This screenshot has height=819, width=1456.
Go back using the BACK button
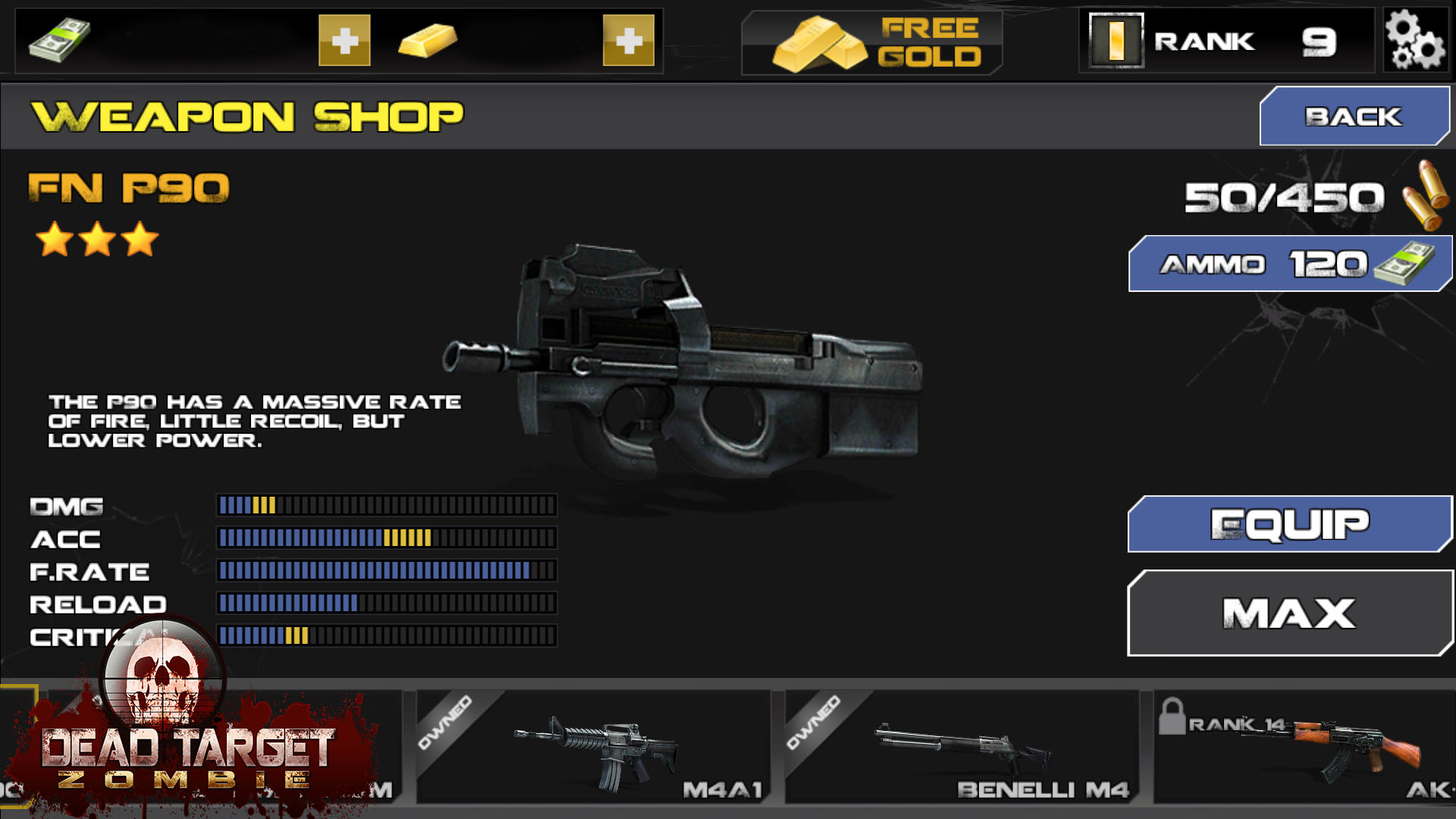1354,116
